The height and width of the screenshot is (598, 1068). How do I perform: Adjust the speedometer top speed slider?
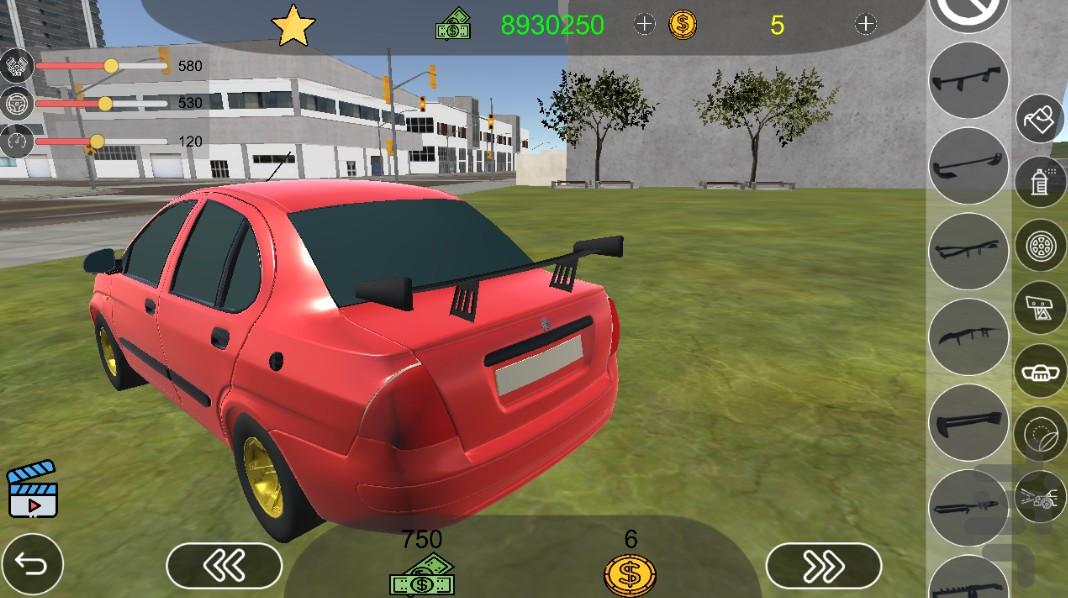coord(97,141)
